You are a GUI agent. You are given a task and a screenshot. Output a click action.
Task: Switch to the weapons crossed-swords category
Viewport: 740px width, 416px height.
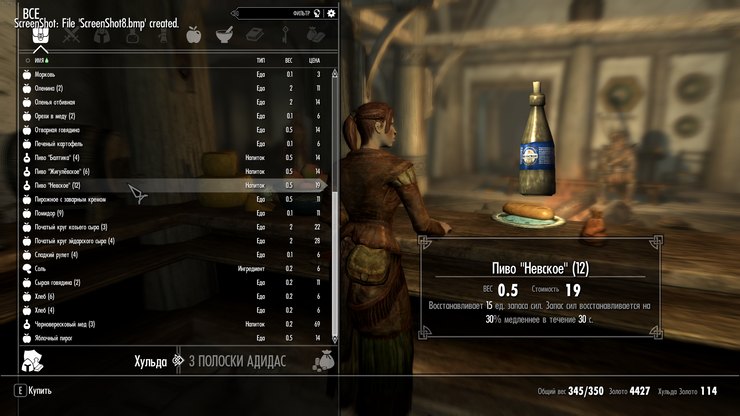(x=72, y=36)
